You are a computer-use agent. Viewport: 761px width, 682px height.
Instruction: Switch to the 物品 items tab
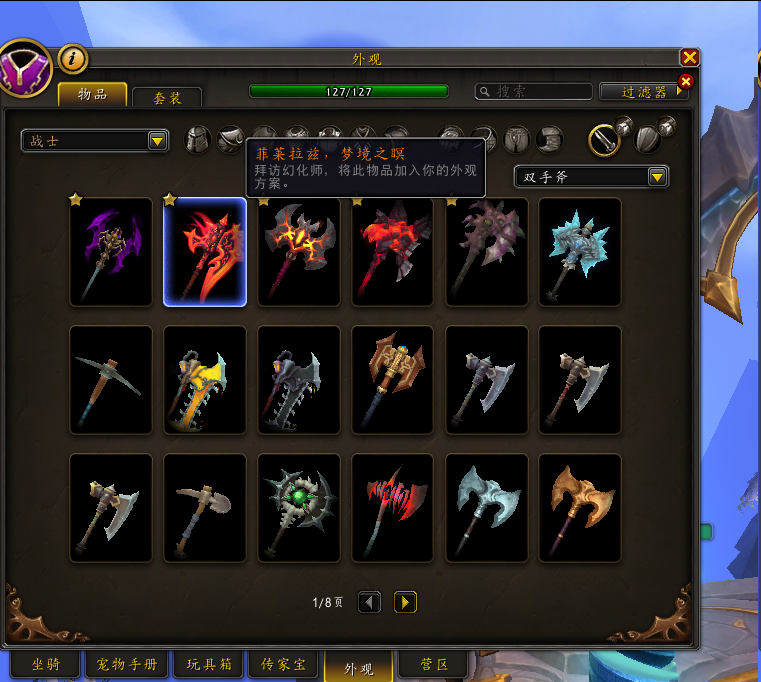92,94
